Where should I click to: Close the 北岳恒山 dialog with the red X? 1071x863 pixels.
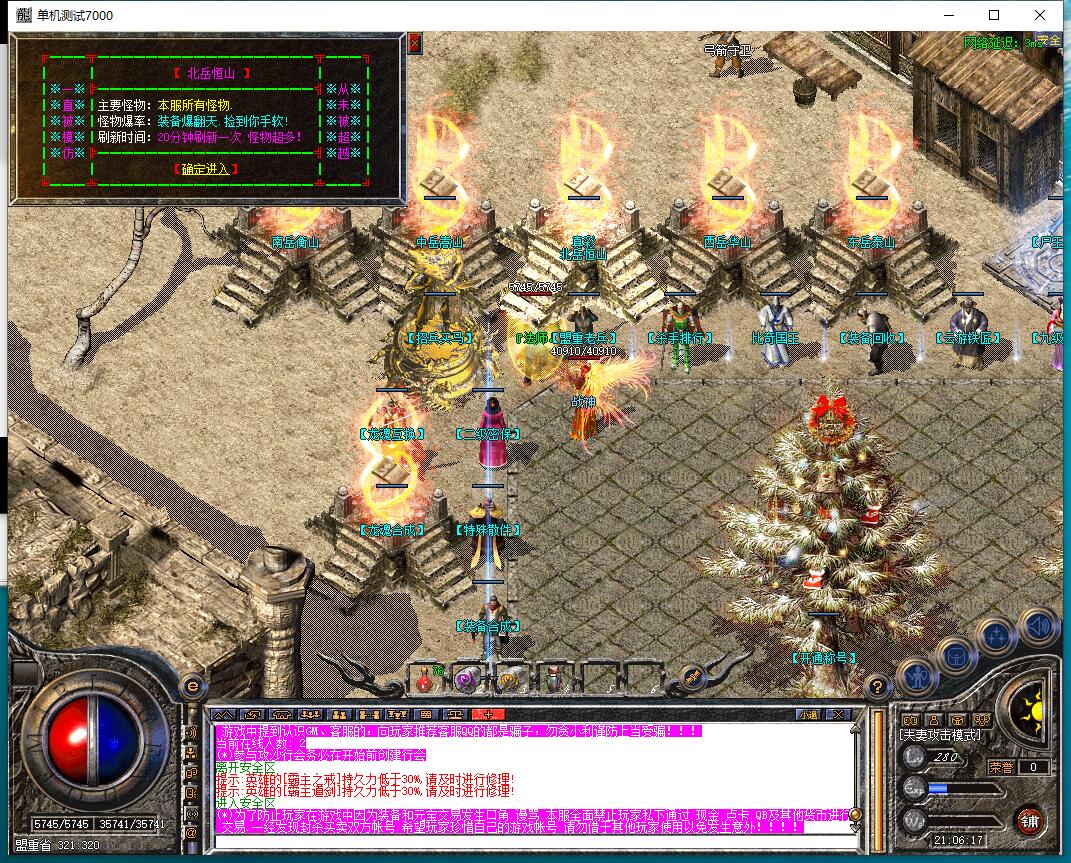pos(415,43)
